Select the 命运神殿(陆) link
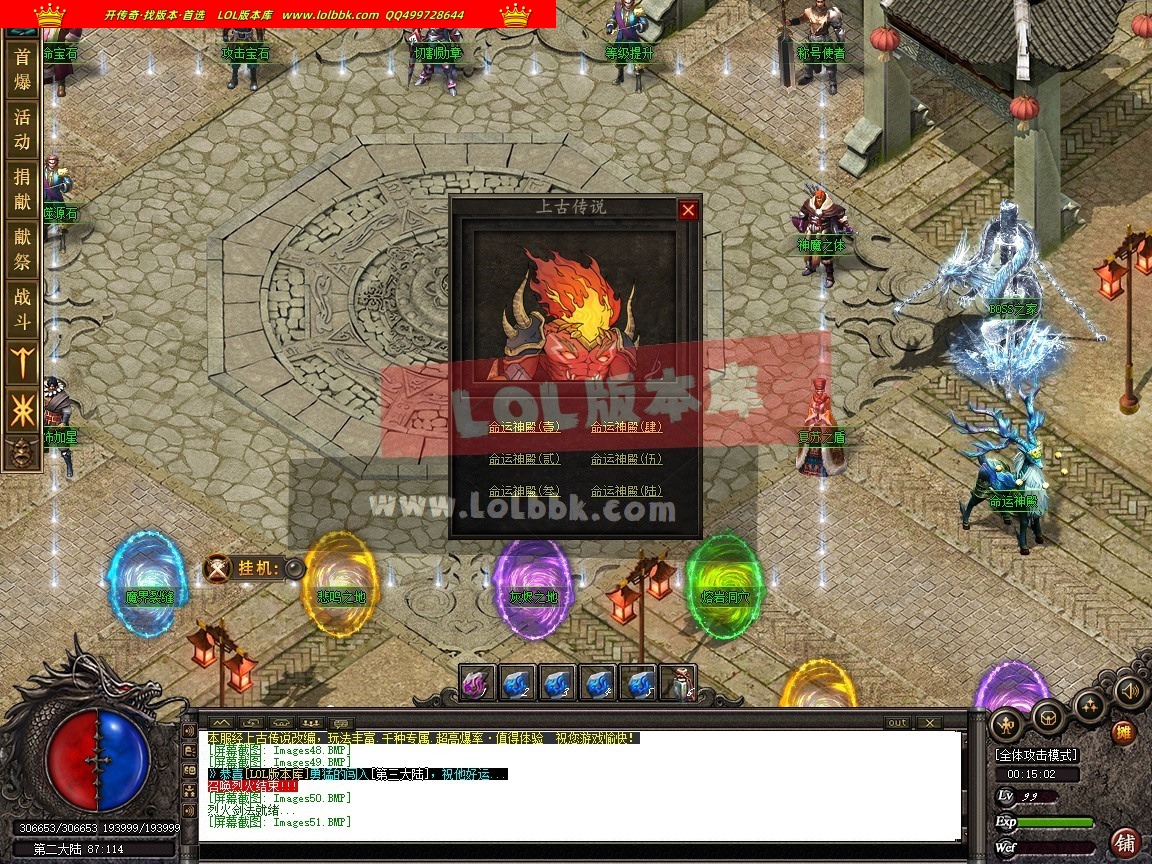 (x=626, y=491)
